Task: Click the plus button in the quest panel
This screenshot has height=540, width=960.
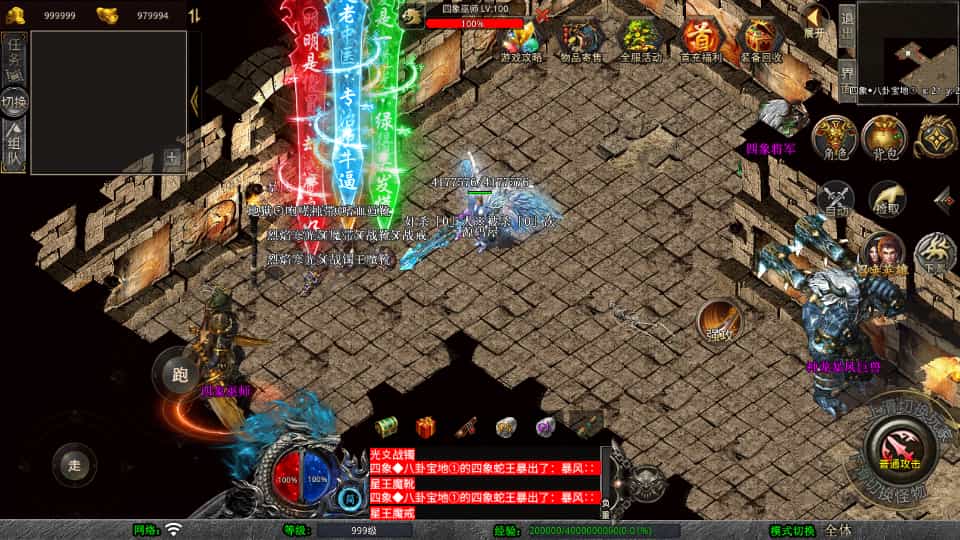Action: 172,157
